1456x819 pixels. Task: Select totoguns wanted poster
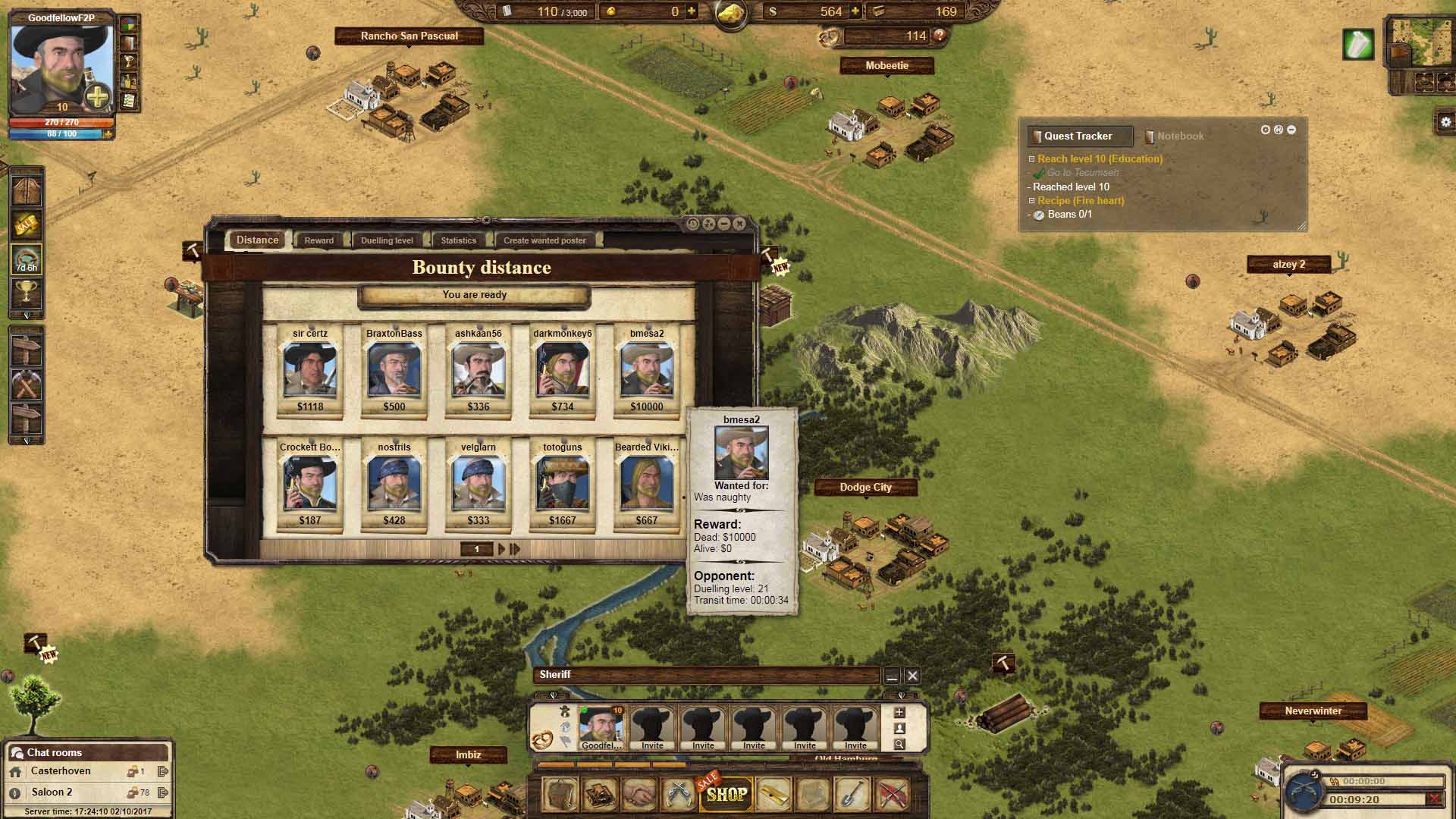point(563,485)
